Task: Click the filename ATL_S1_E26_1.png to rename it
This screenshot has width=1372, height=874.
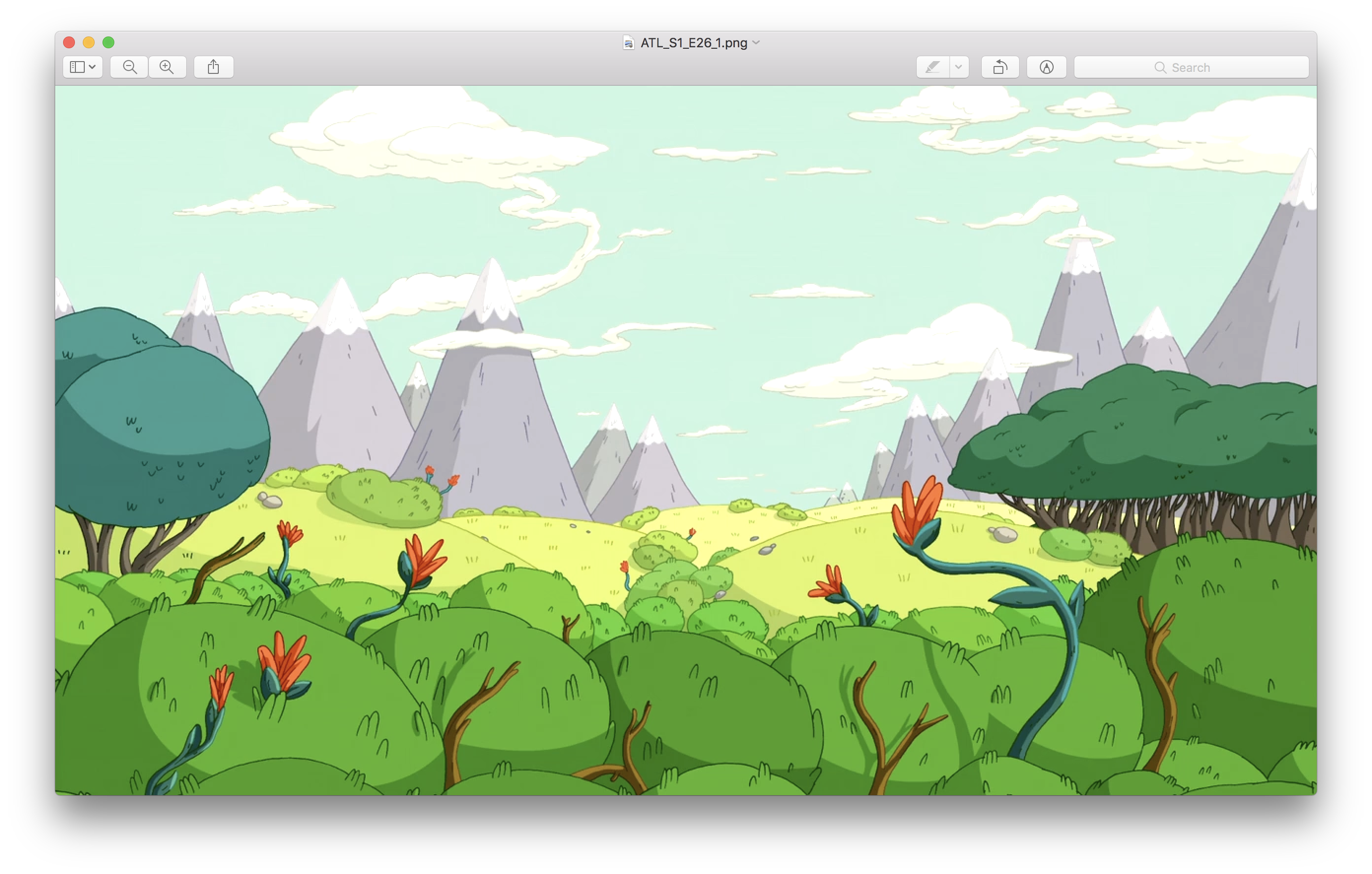Action: [x=693, y=42]
